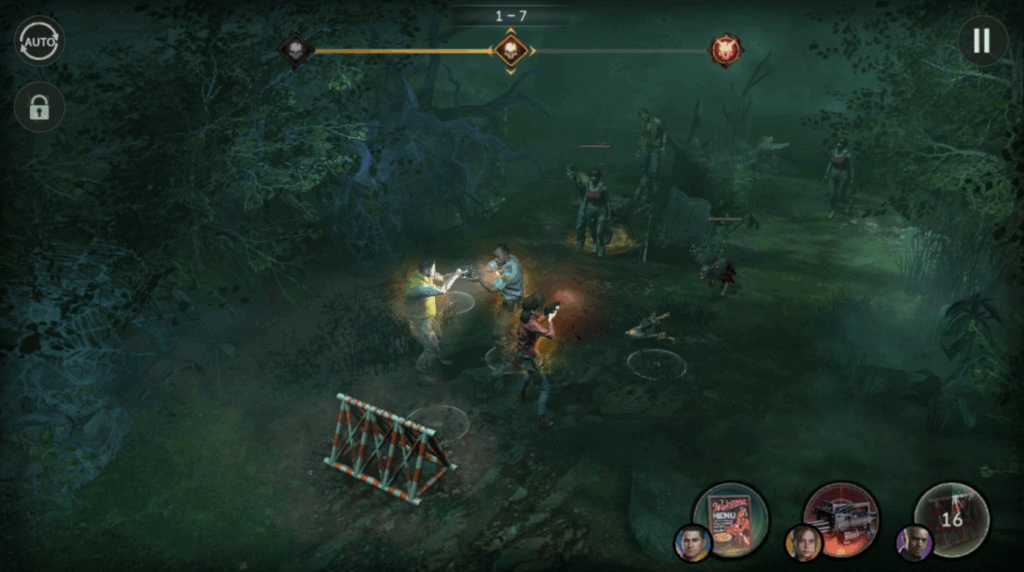Toggle the AUTO battle button
The height and width of the screenshot is (572, 1024).
coord(40,41)
